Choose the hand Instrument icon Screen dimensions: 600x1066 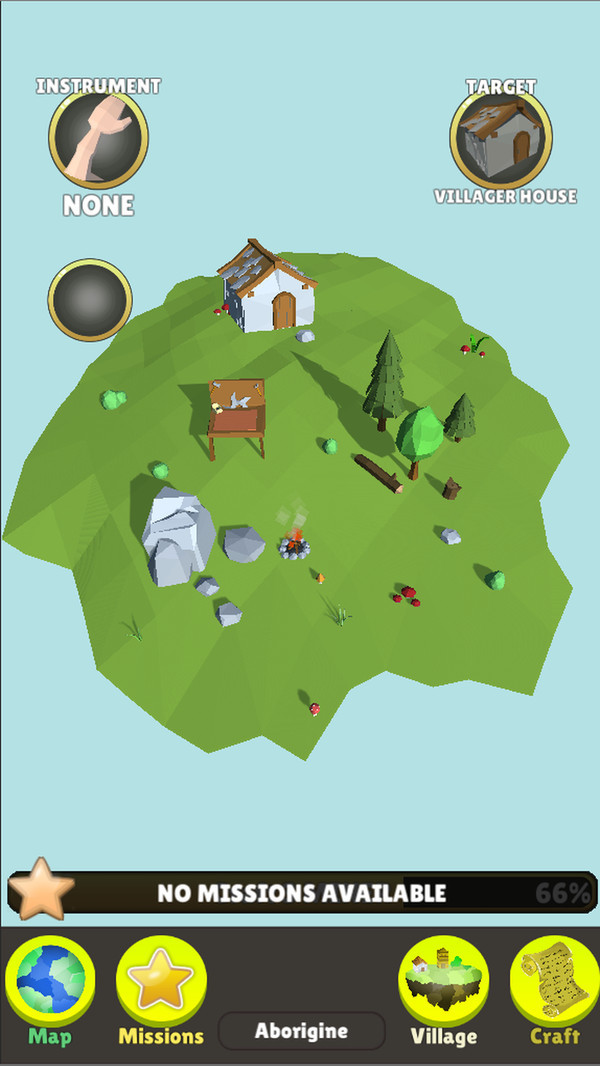coord(98,141)
